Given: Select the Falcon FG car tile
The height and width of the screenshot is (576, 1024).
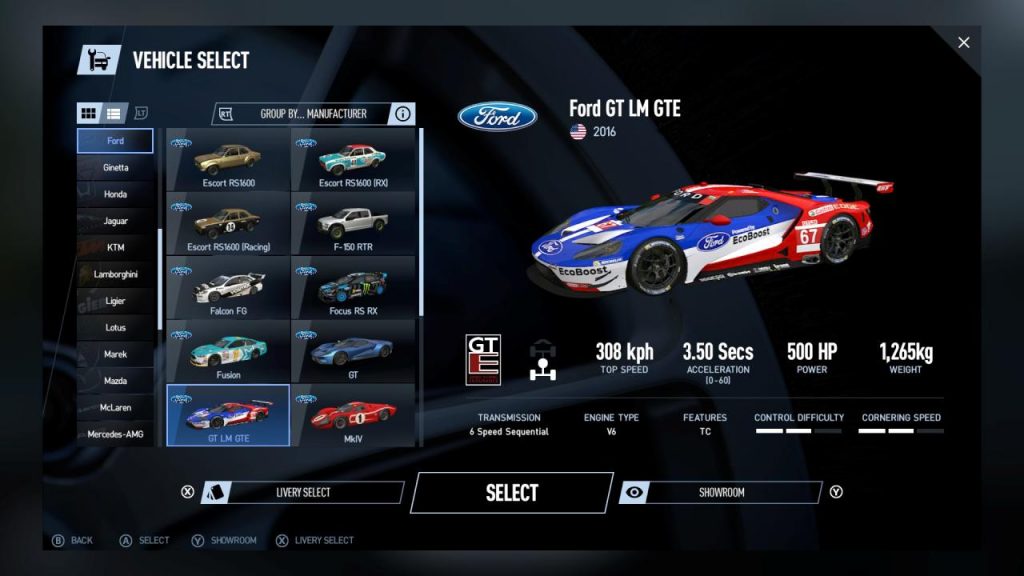Looking at the screenshot, I should coord(228,288).
